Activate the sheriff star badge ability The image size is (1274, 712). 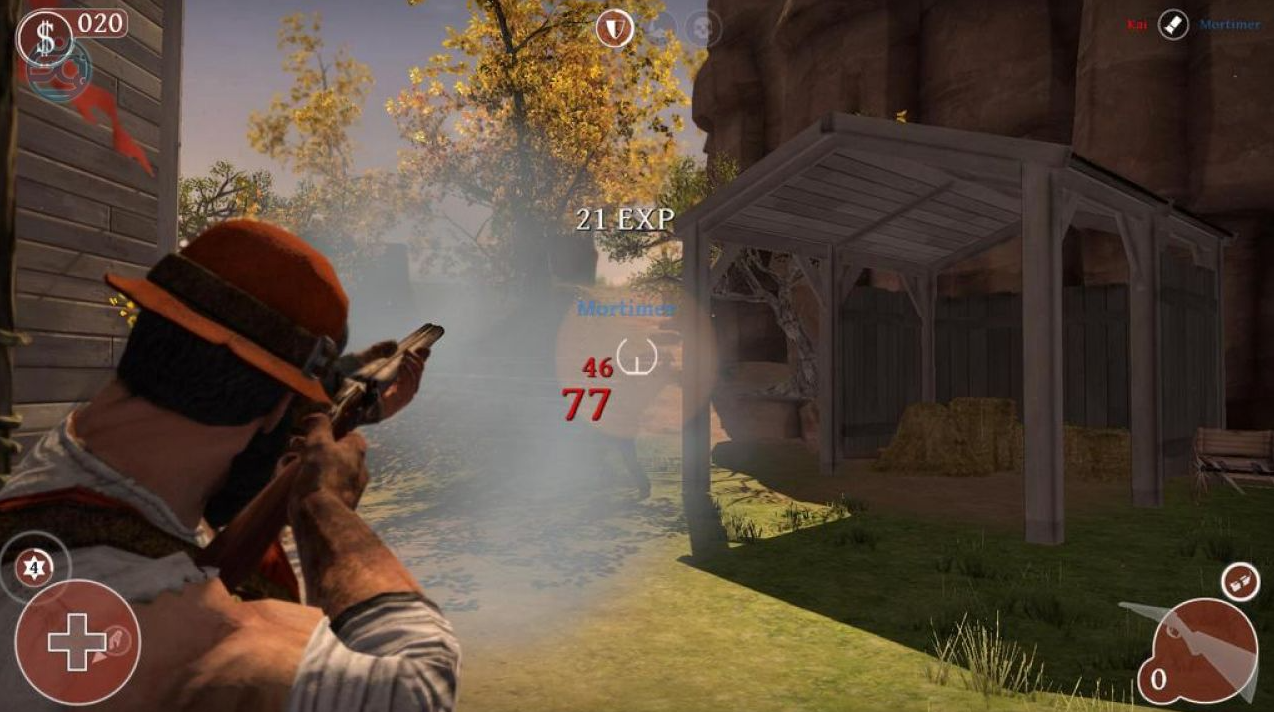(36, 568)
